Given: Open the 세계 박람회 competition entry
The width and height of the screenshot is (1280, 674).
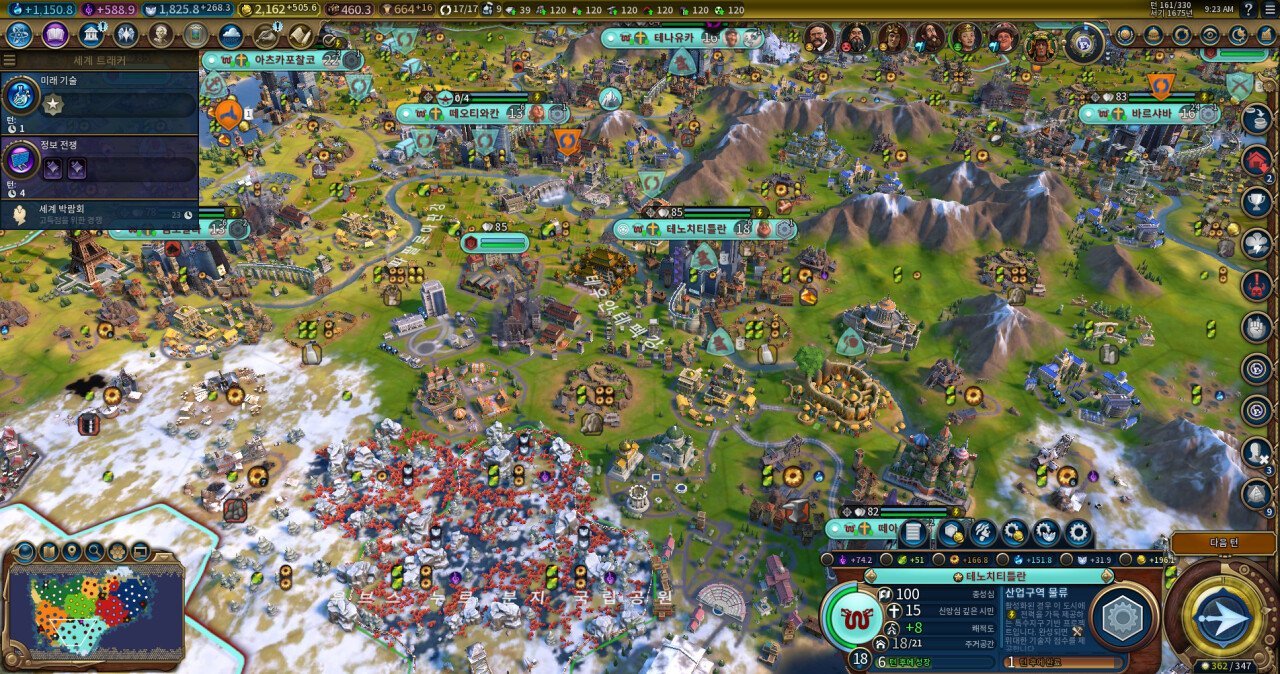Looking at the screenshot, I should click(x=98, y=213).
